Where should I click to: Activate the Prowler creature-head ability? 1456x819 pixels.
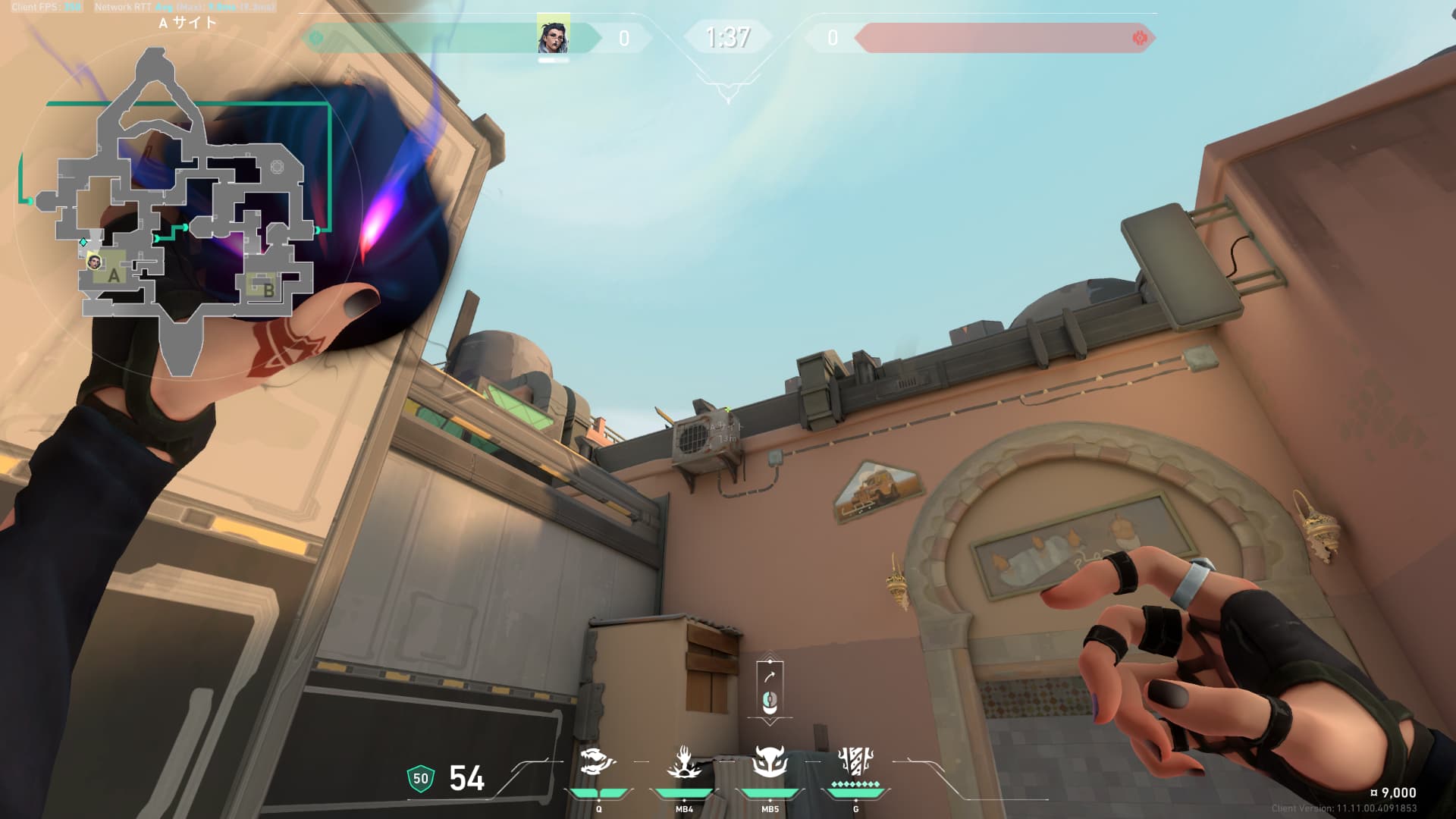click(598, 763)
